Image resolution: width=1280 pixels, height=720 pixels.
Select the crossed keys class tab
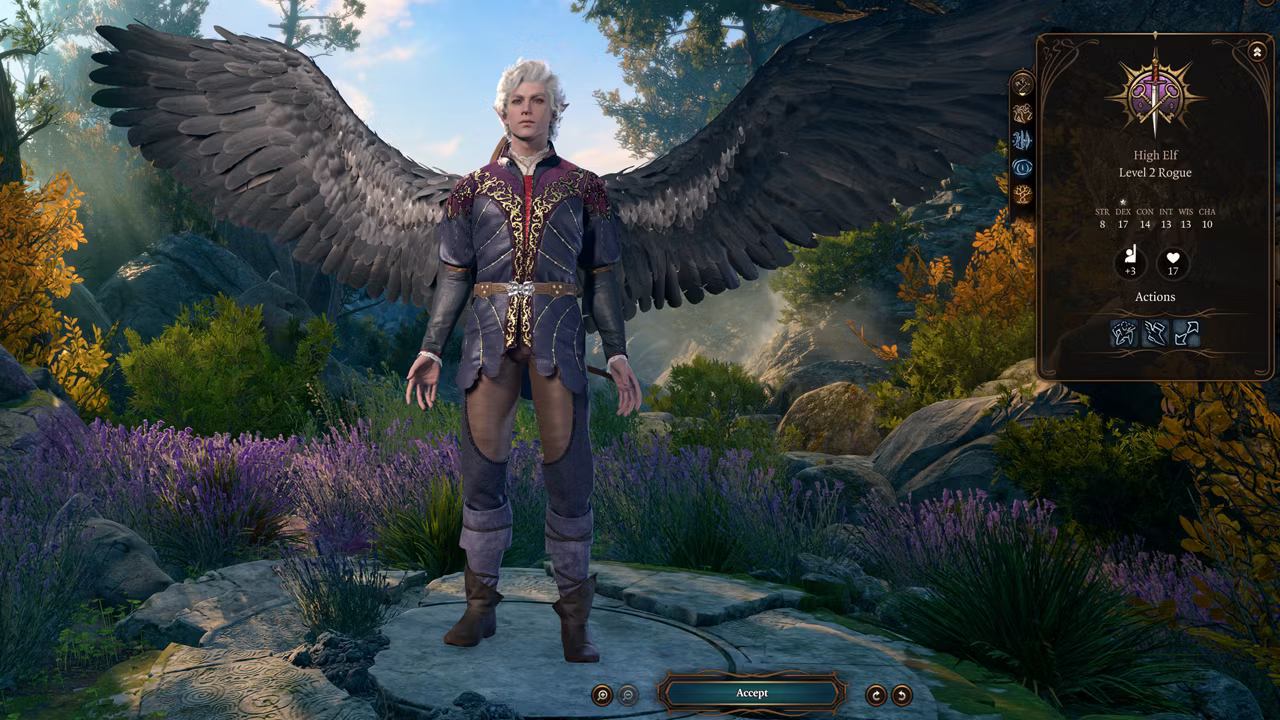point(1022,85)
